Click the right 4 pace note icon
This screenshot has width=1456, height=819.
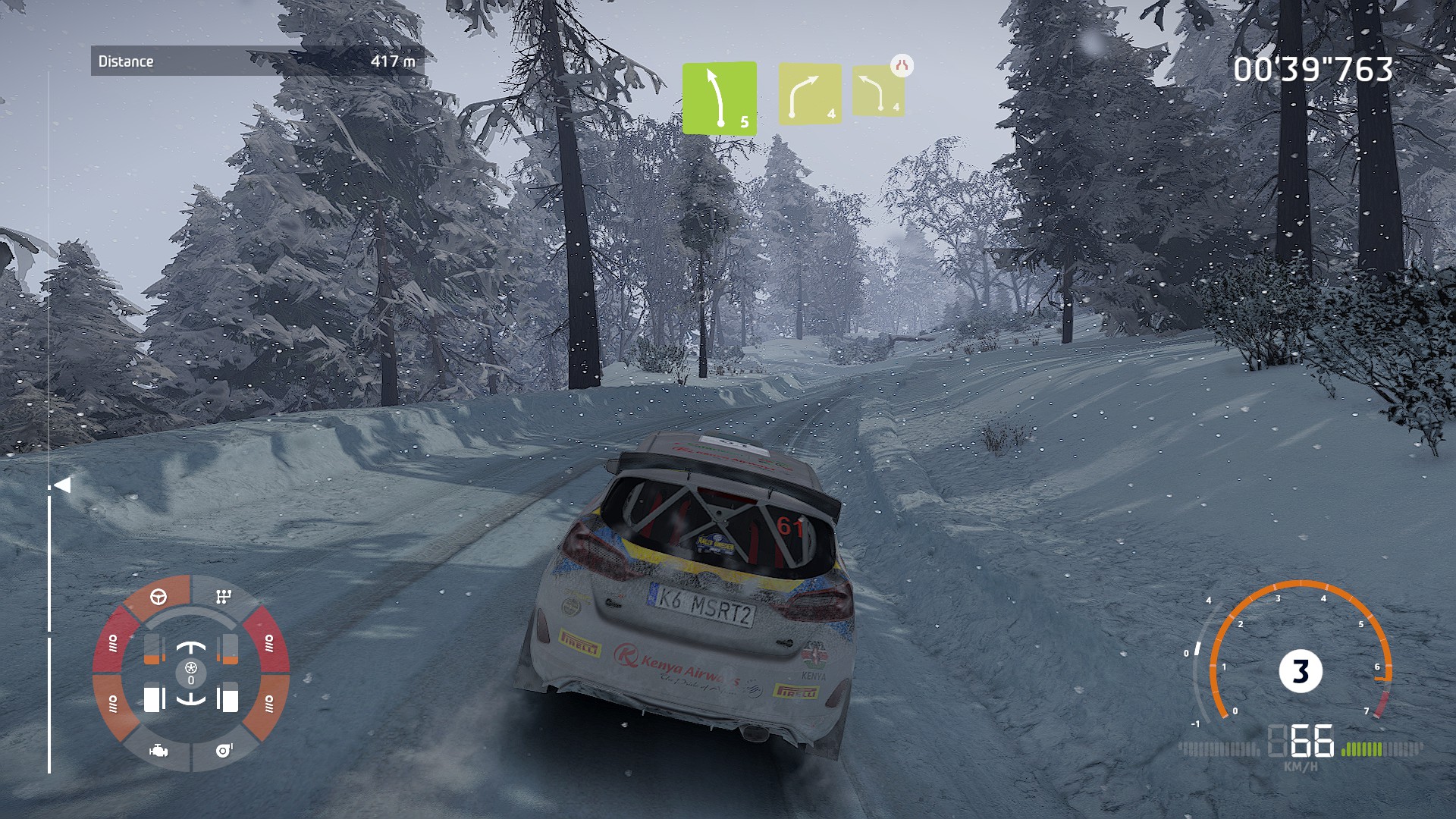click(x=810, y=94)
